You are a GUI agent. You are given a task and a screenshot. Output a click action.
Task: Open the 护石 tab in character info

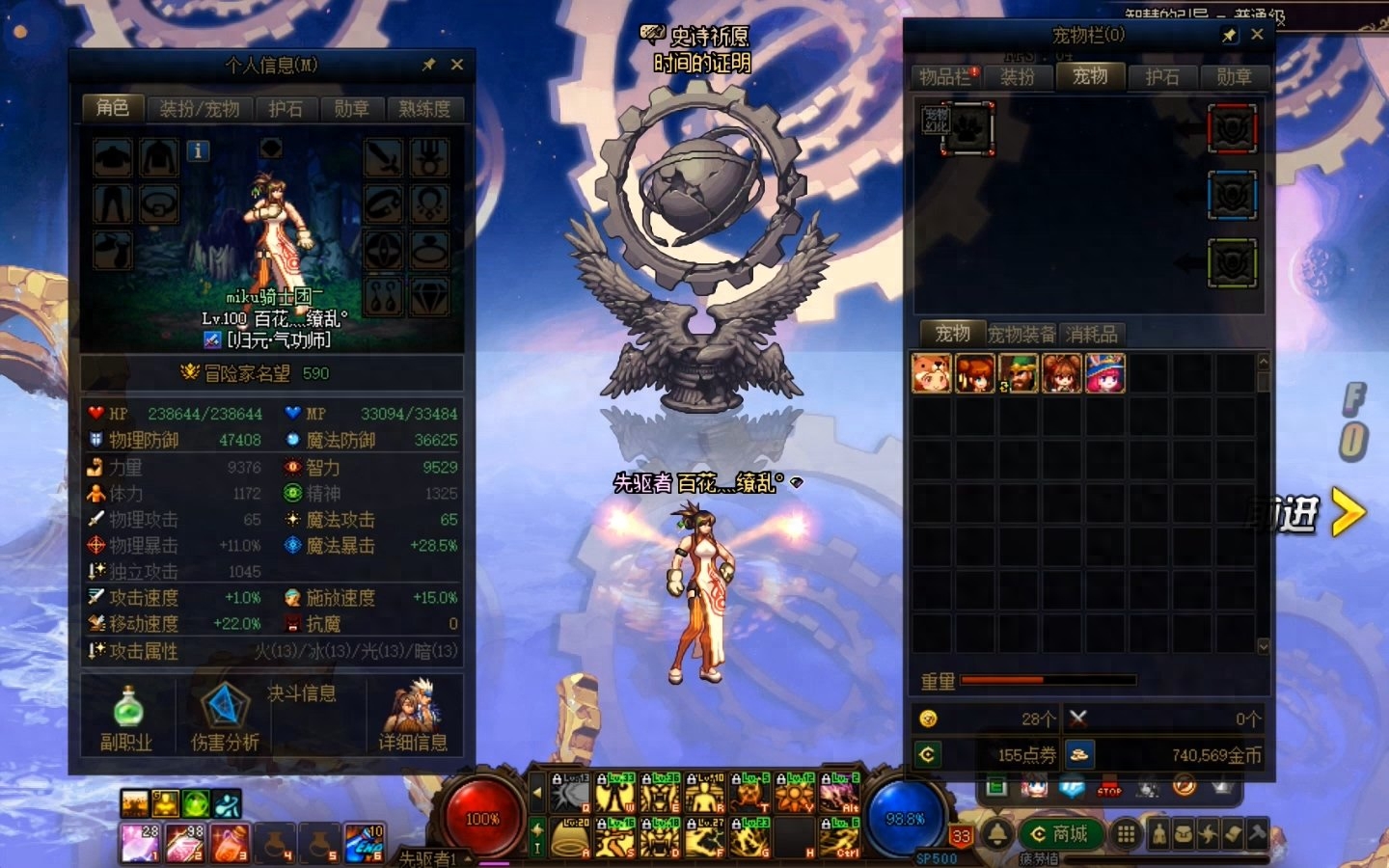click(286, 109)
